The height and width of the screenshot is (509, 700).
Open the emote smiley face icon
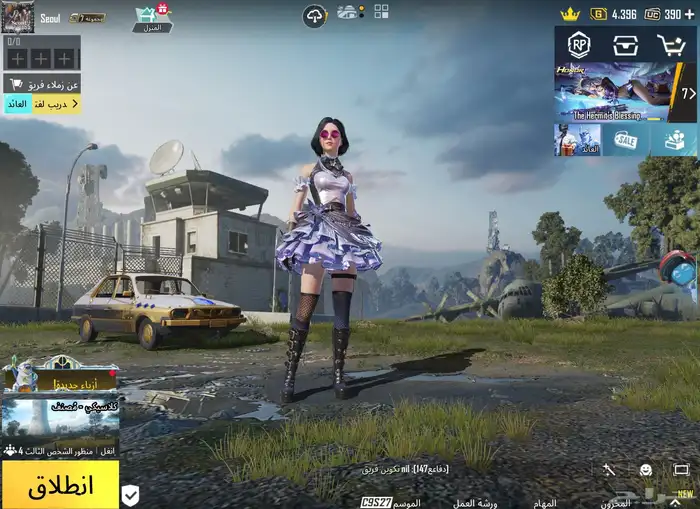click(x=646, y=469)
